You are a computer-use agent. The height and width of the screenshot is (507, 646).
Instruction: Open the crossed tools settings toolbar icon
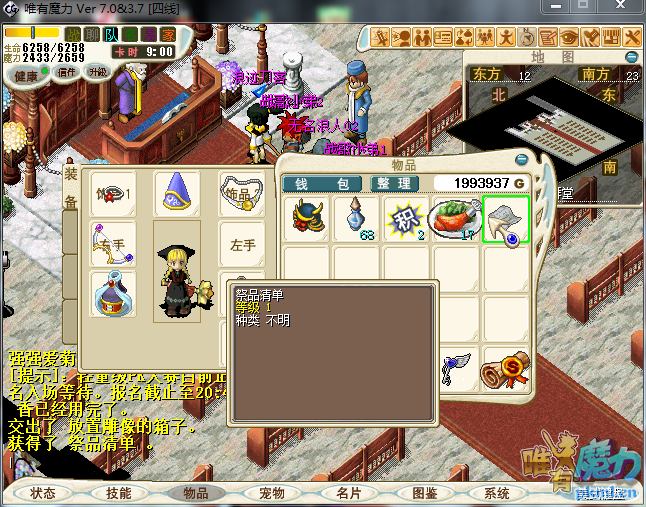[632, 37]
